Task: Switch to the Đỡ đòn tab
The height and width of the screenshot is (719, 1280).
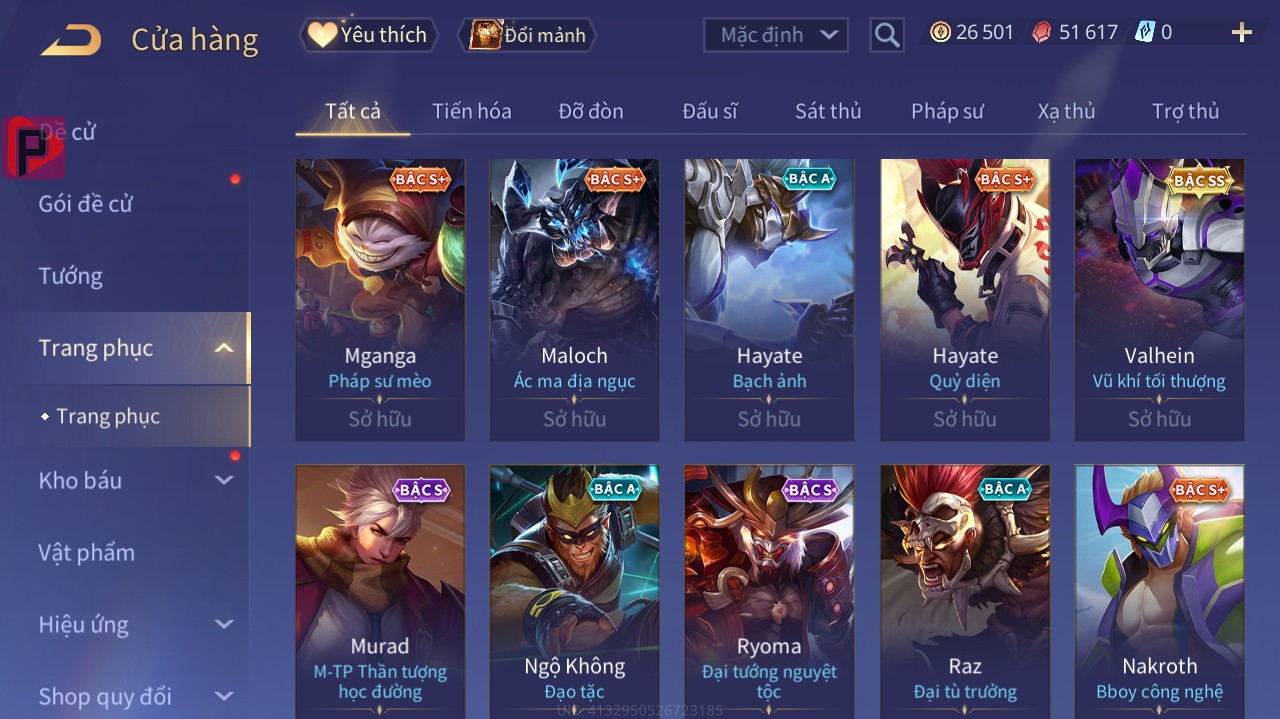Action: tap(590, 111)
